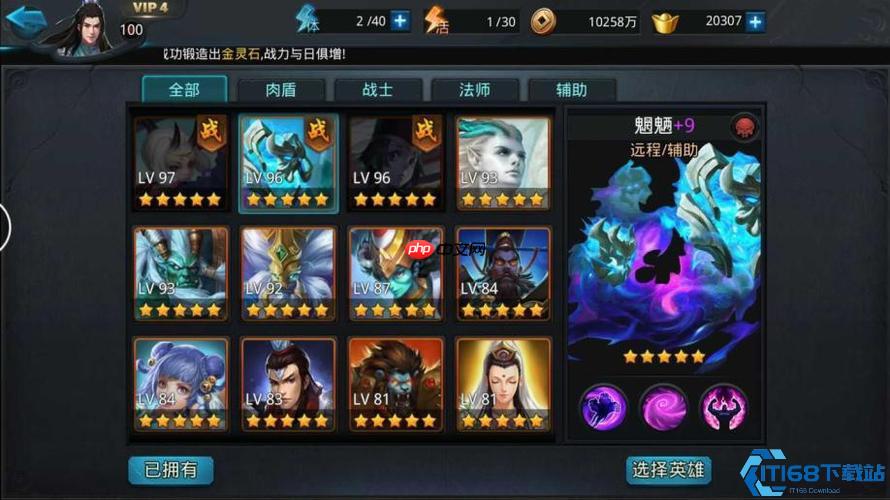View the purple vortex skill icon
This screenshot has height=500, width=890.
(x=663, y=407)
